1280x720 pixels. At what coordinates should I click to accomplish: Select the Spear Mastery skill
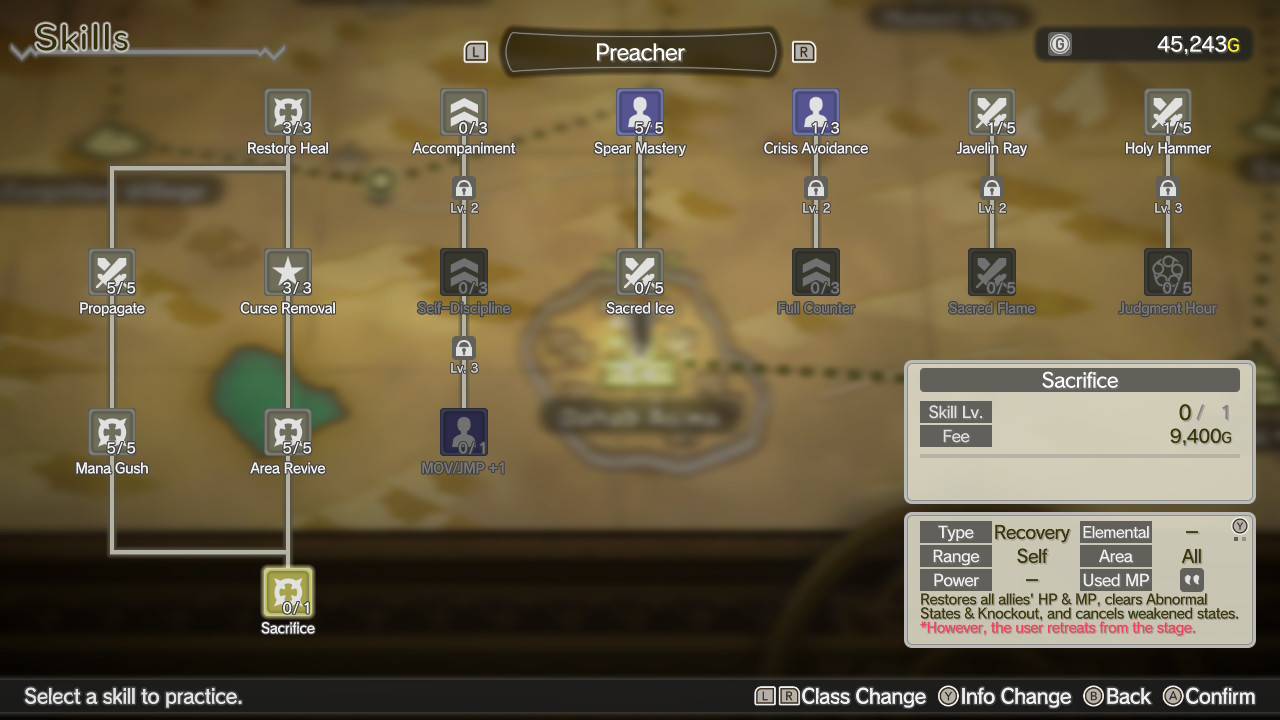coord(640,113)
